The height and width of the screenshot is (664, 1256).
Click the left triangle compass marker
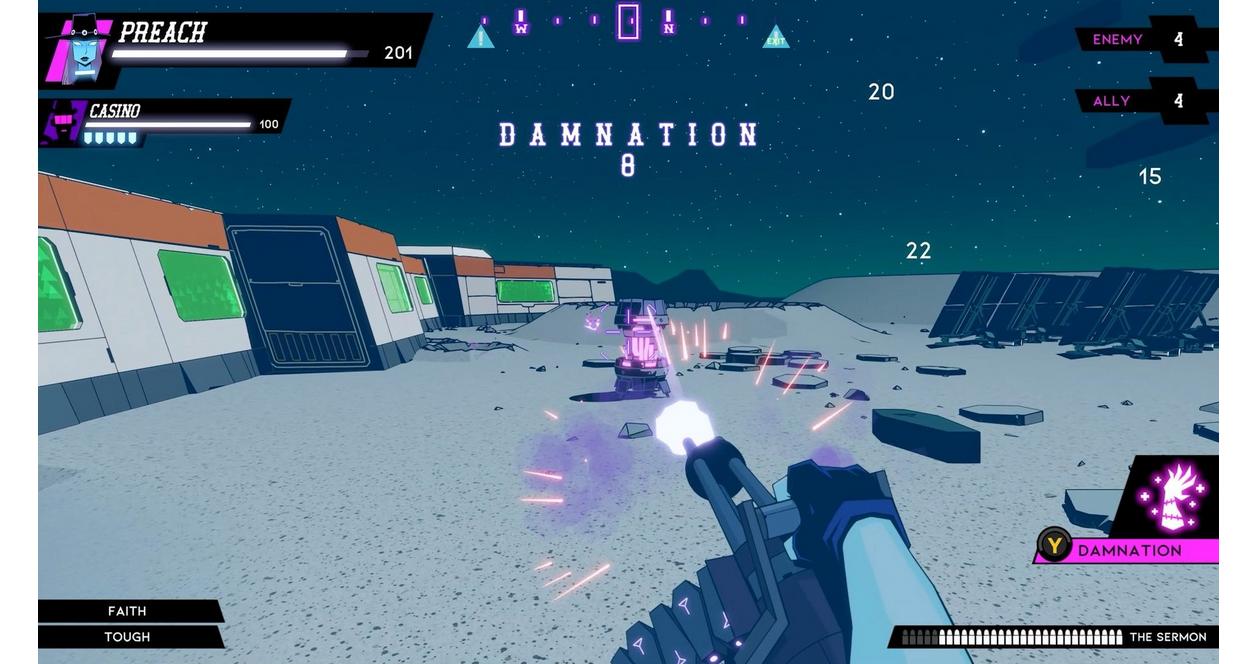point(481,38)
